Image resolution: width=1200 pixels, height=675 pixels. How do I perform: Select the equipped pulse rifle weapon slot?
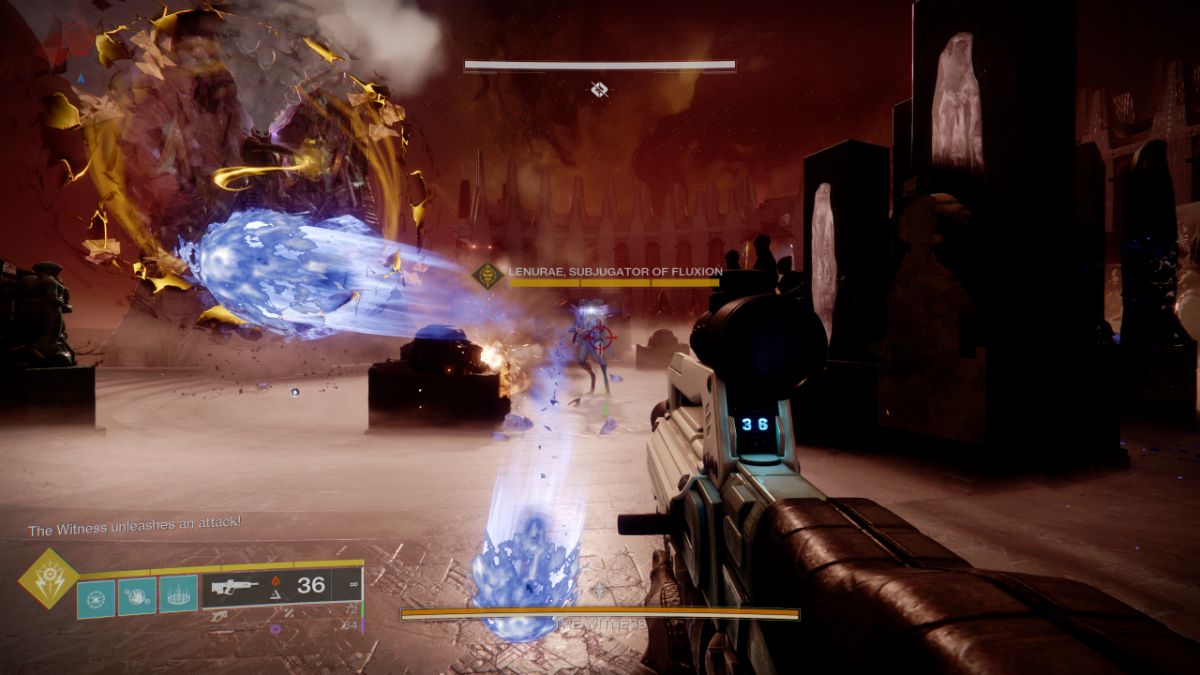(281, 587)
